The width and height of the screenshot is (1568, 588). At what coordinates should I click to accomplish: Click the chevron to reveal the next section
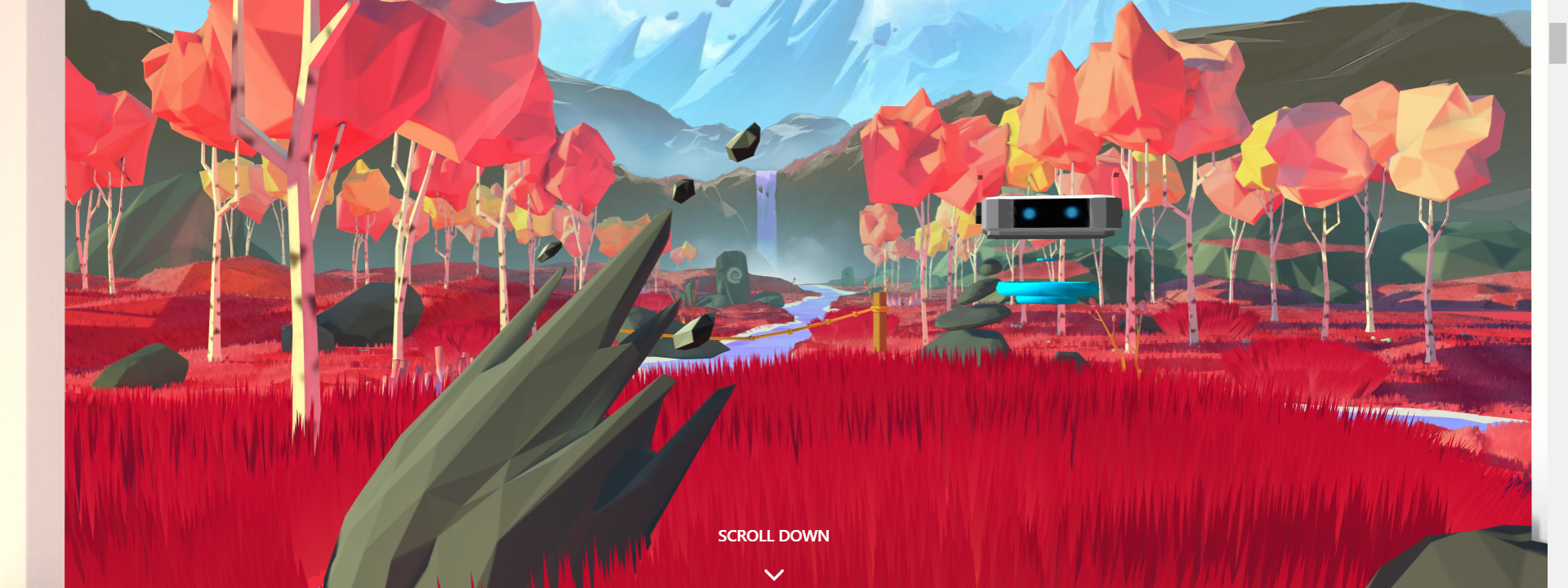773,574
